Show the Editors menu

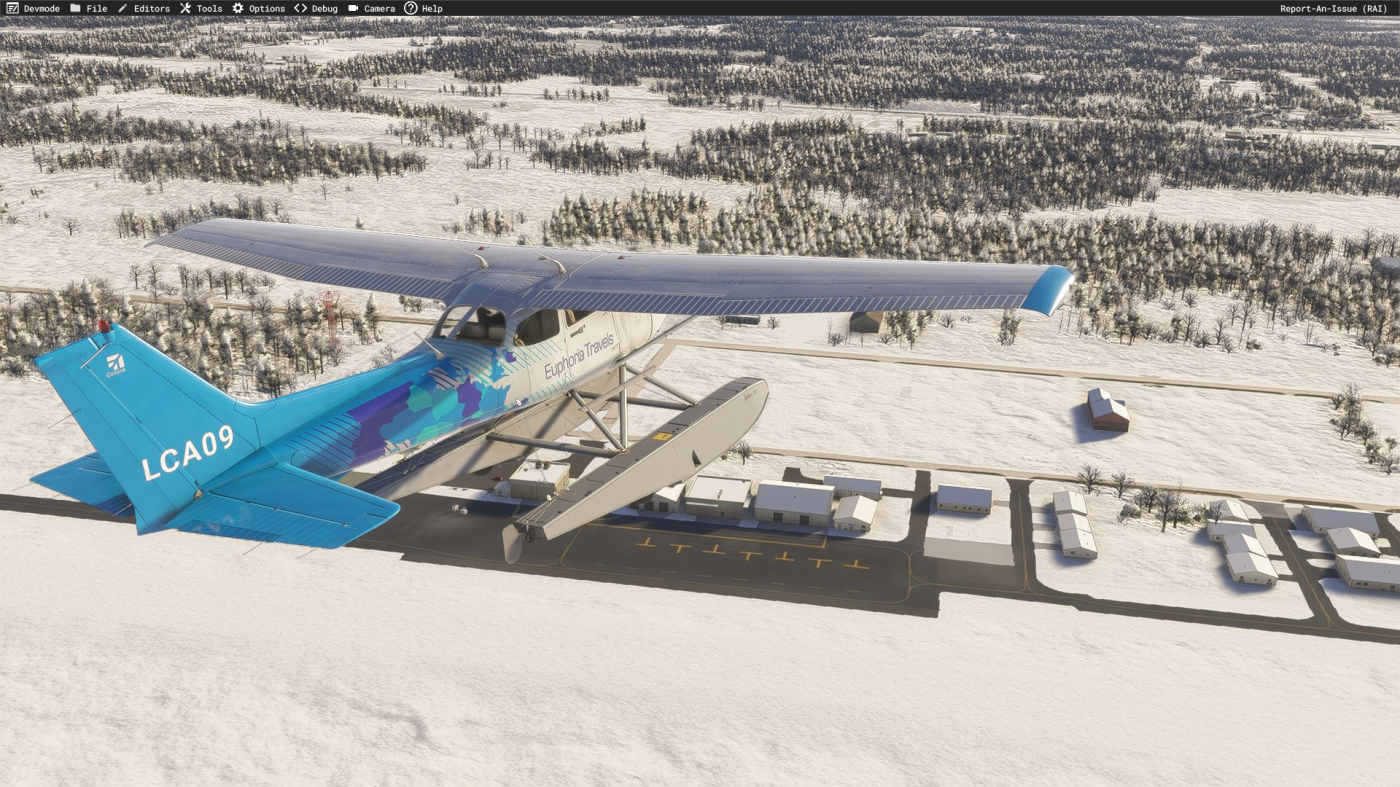144,8
